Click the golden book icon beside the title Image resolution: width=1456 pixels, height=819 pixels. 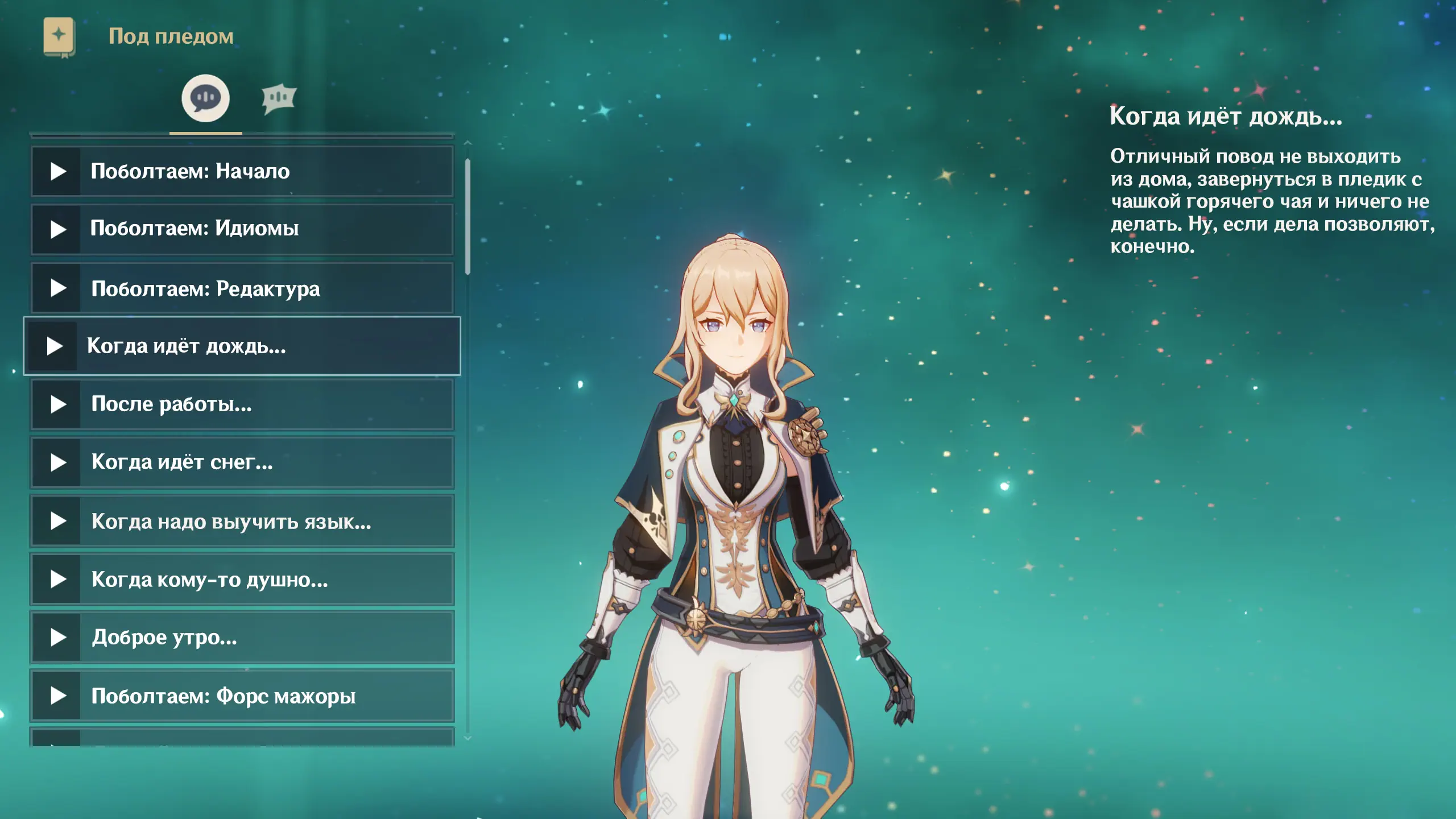click(x=59, y=36)
